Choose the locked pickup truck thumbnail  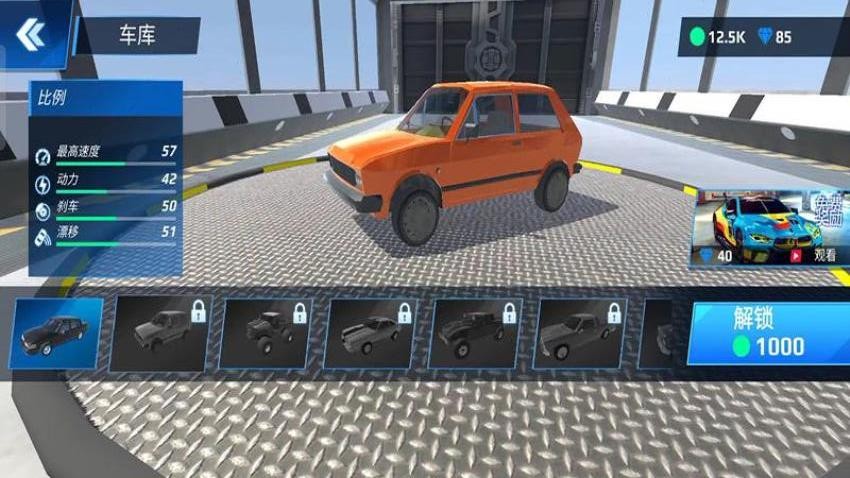(474, 333)
